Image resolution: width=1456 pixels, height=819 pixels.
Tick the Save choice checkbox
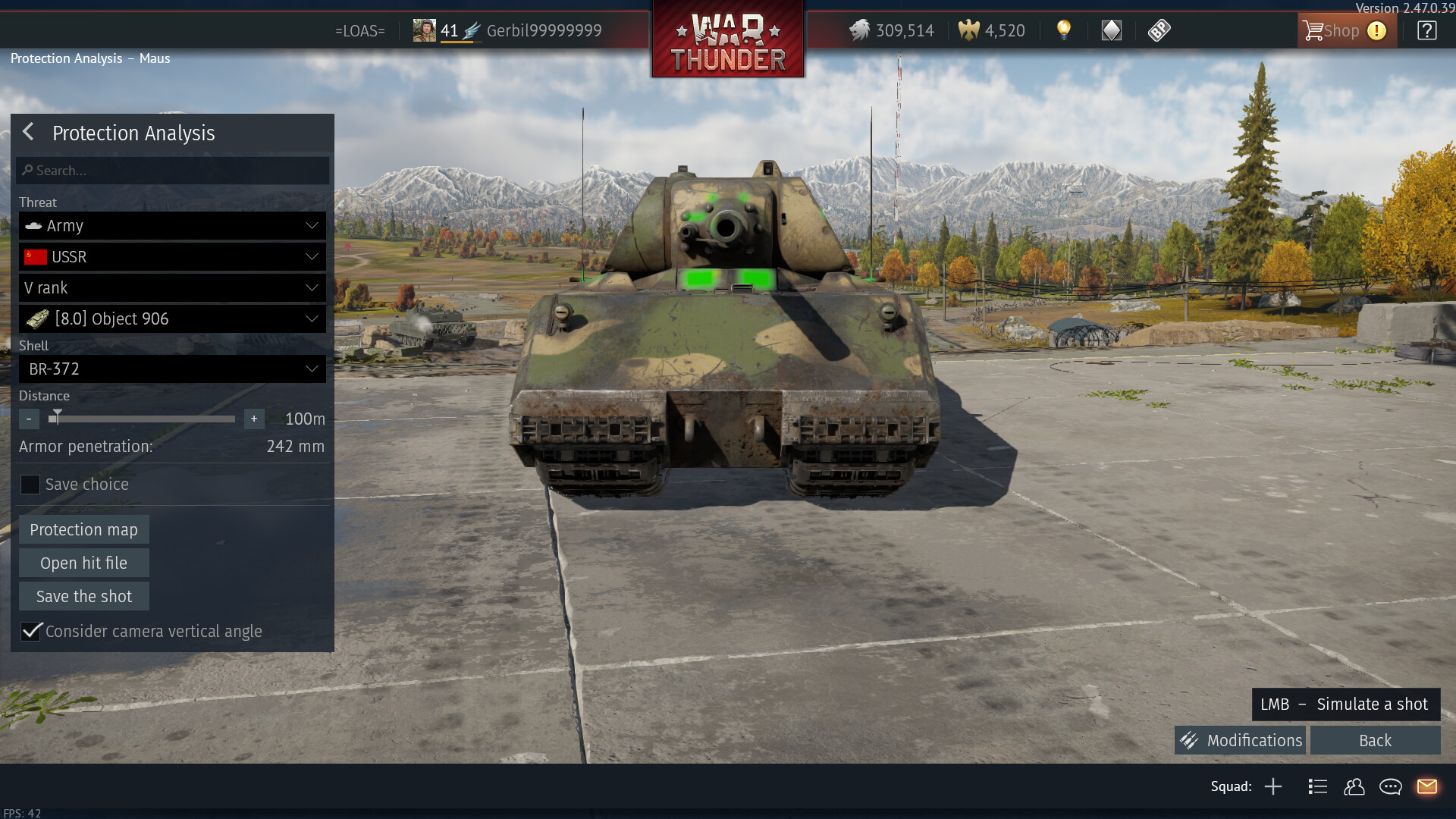(x=30, y=485)
